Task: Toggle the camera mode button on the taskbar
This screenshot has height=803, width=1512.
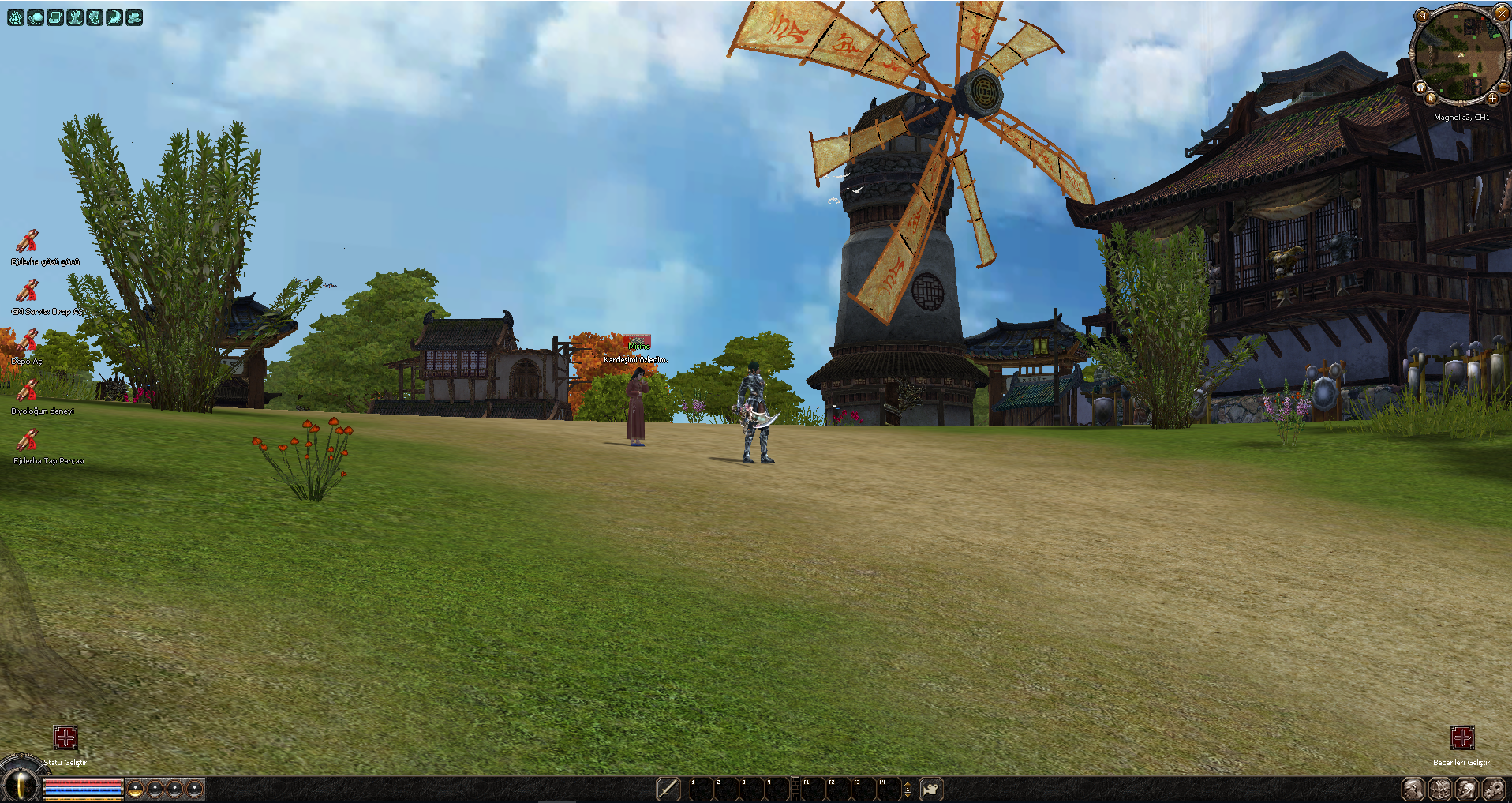Action: (x=931, y=789)
